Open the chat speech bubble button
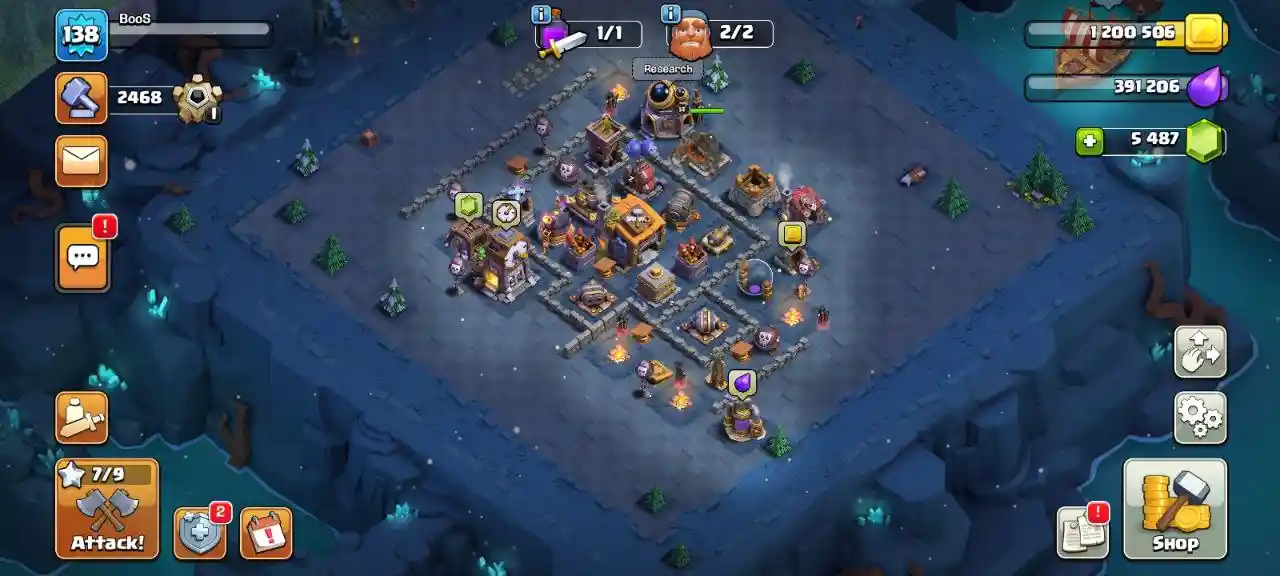Image resolution: width=1280 pixels, height=576 pixels. pyautogui.click(x=82, y=258)
